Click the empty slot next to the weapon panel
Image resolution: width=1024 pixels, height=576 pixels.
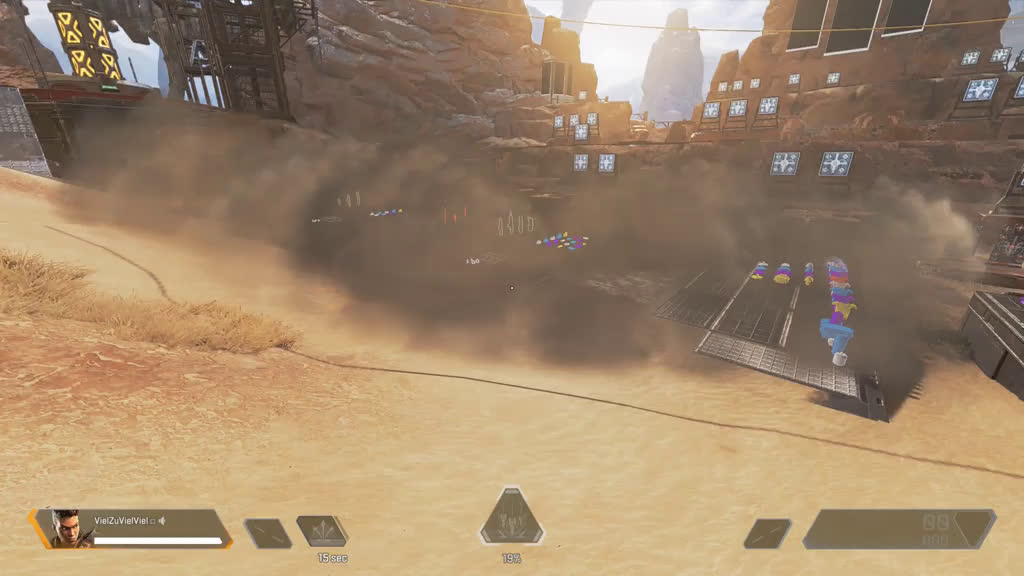[x=767, y=533]
